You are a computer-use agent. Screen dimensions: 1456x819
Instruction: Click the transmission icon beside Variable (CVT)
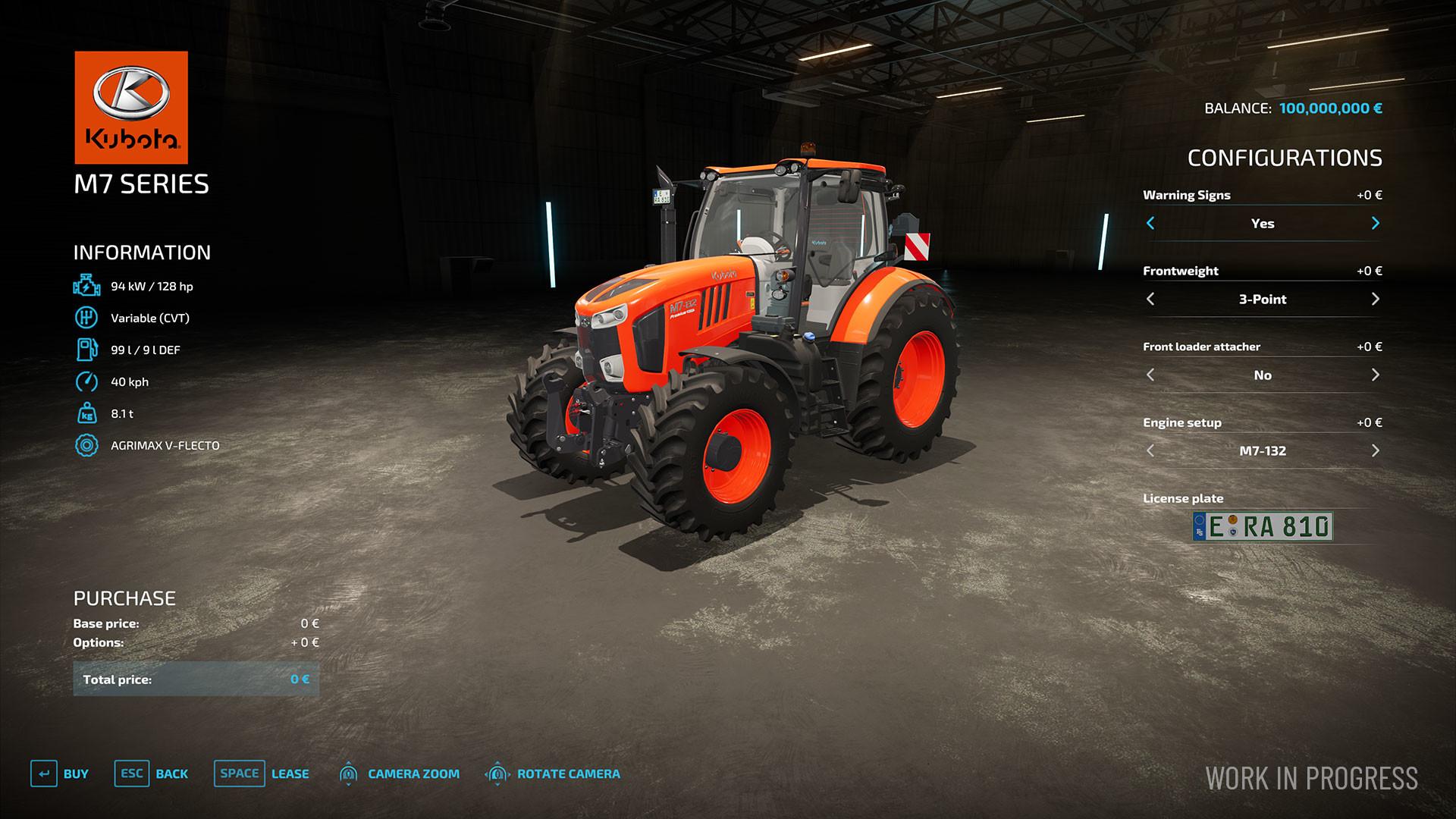point(86,318)
